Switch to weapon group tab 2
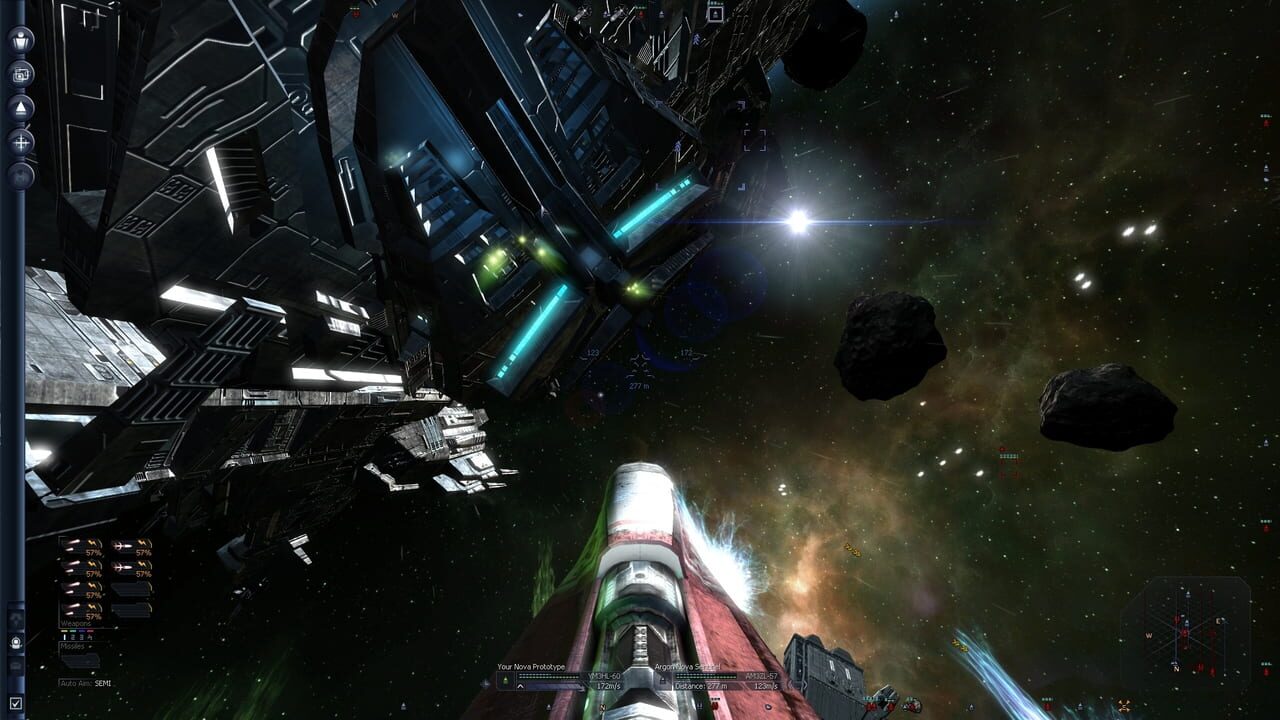This screenshot has width=1280, height=720. [72, 637]
